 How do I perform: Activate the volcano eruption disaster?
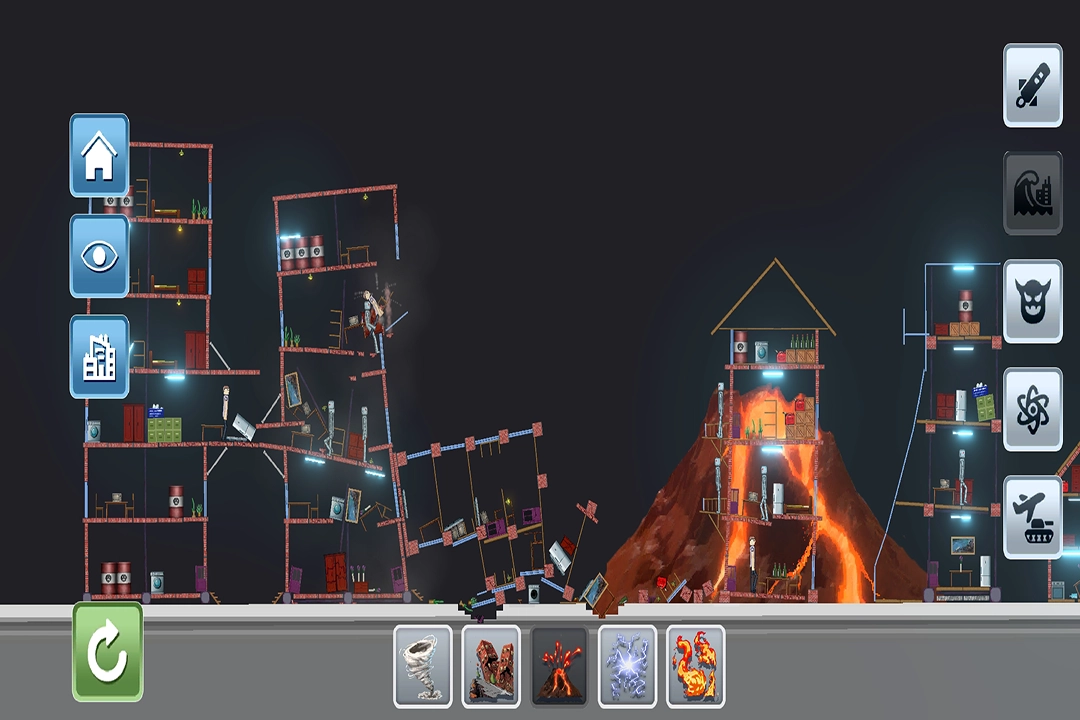pyautogui.click(x=559, y=666)
